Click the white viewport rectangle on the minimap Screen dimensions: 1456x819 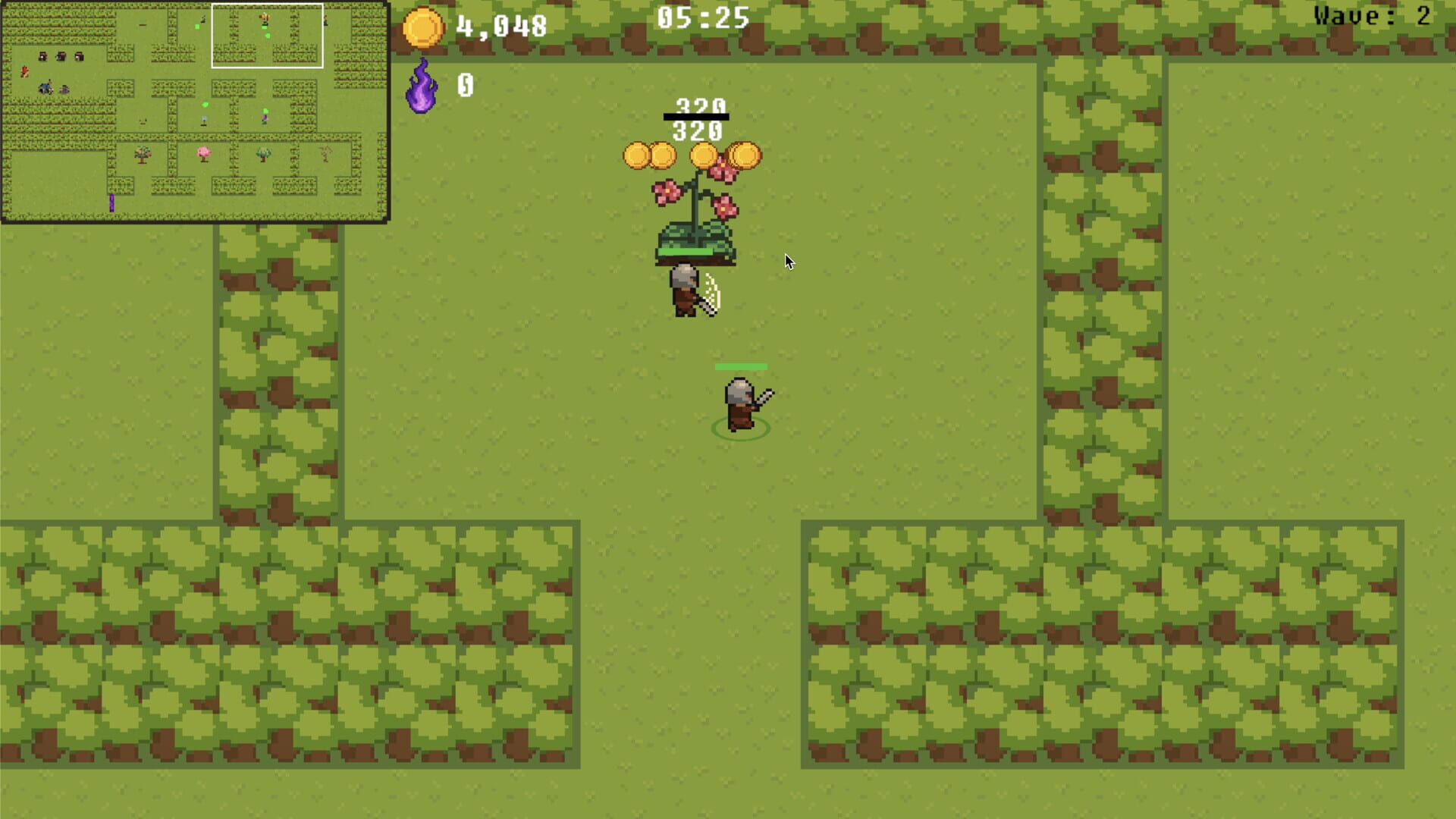(x=267, y=34)
